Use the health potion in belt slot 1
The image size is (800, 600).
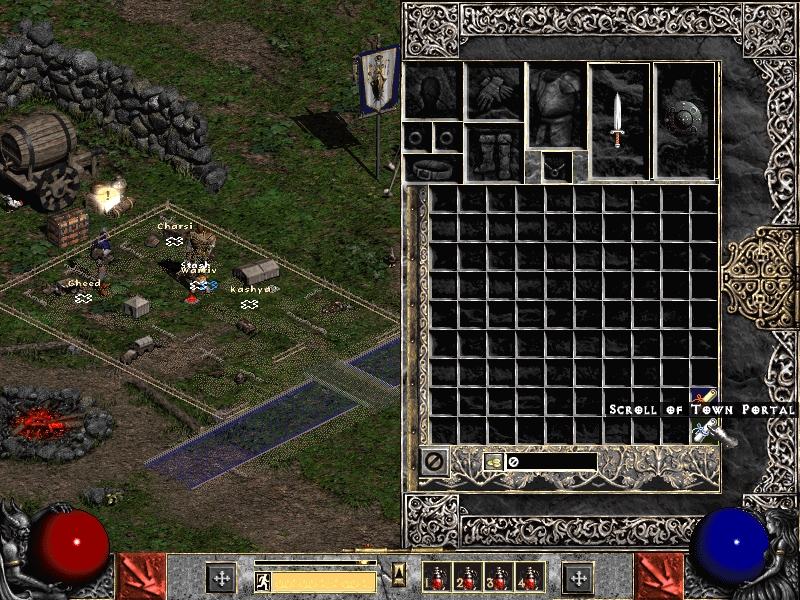(x=435, y=578)
